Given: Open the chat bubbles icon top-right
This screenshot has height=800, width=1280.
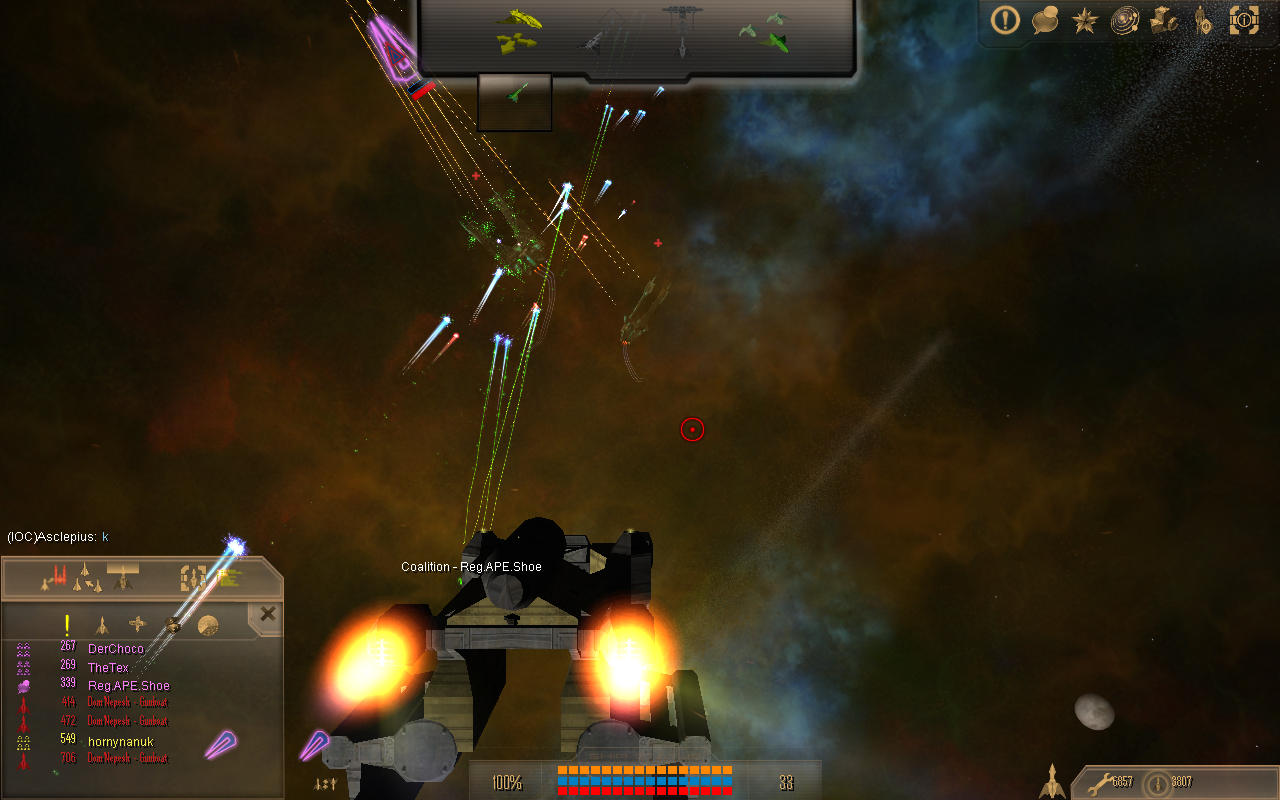Looking at the screenshot, I should click(x=1044, y=20).
